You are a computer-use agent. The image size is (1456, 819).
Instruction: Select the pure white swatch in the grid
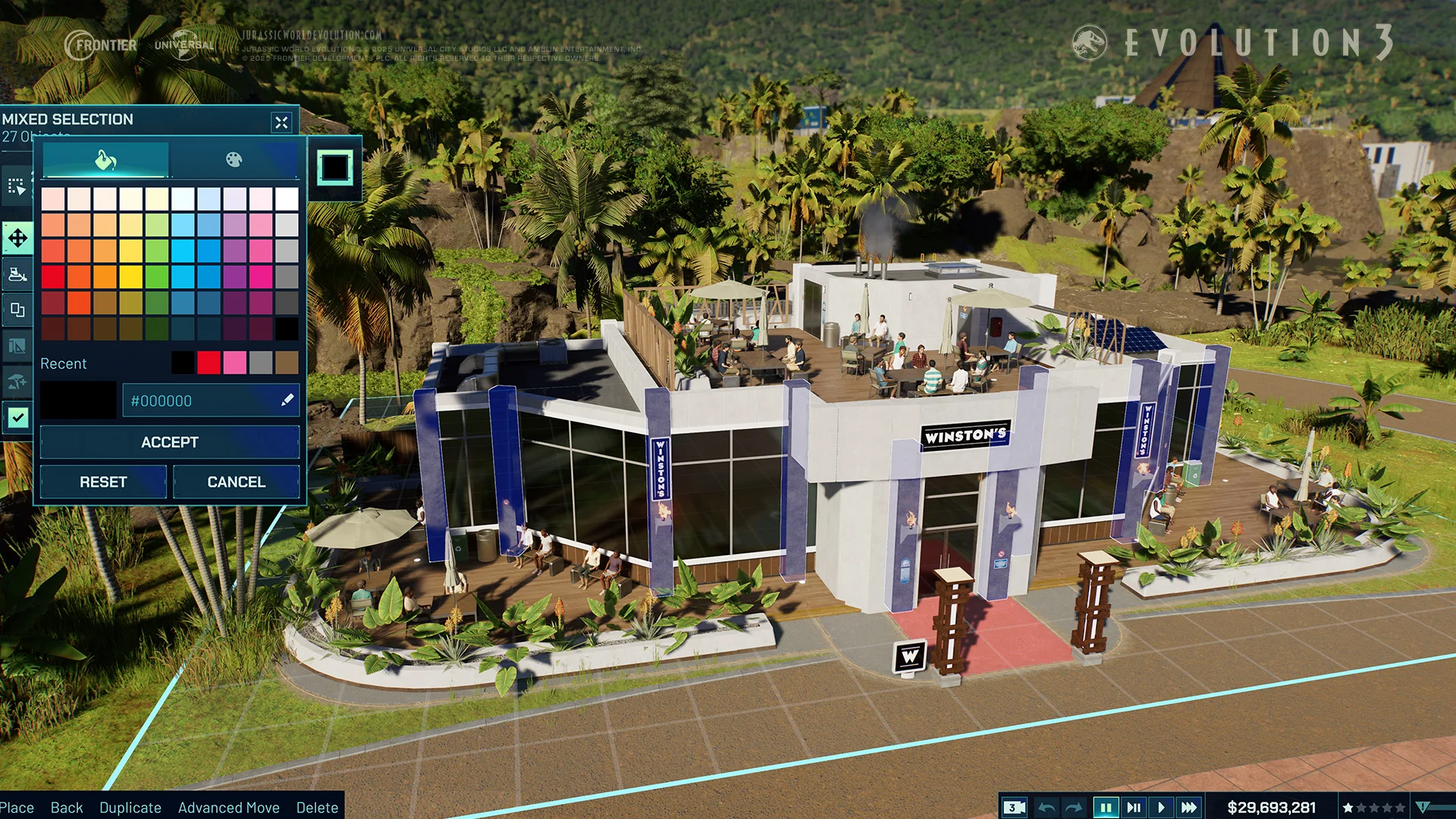point(287,199)
